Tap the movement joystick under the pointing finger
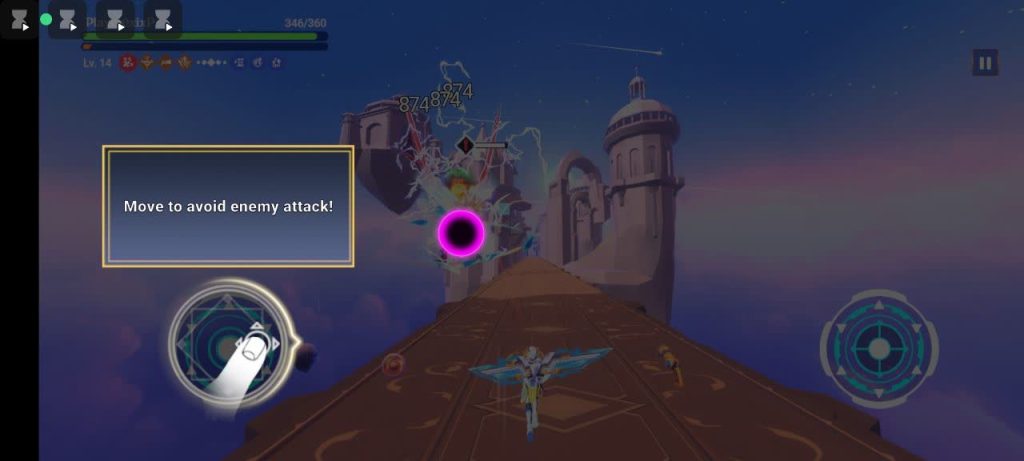Viewport: 1024px width, 461px height. [230, 345]
